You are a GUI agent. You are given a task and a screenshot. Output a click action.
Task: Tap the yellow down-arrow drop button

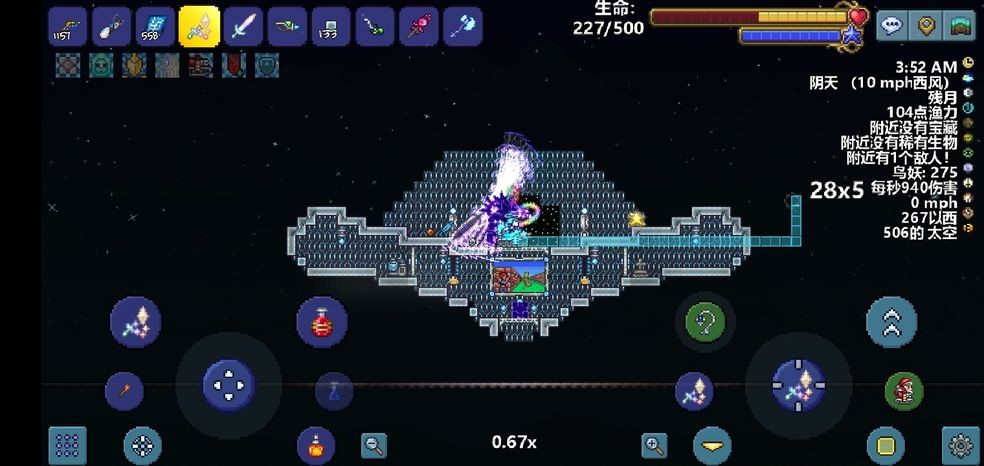click(712, 445)
